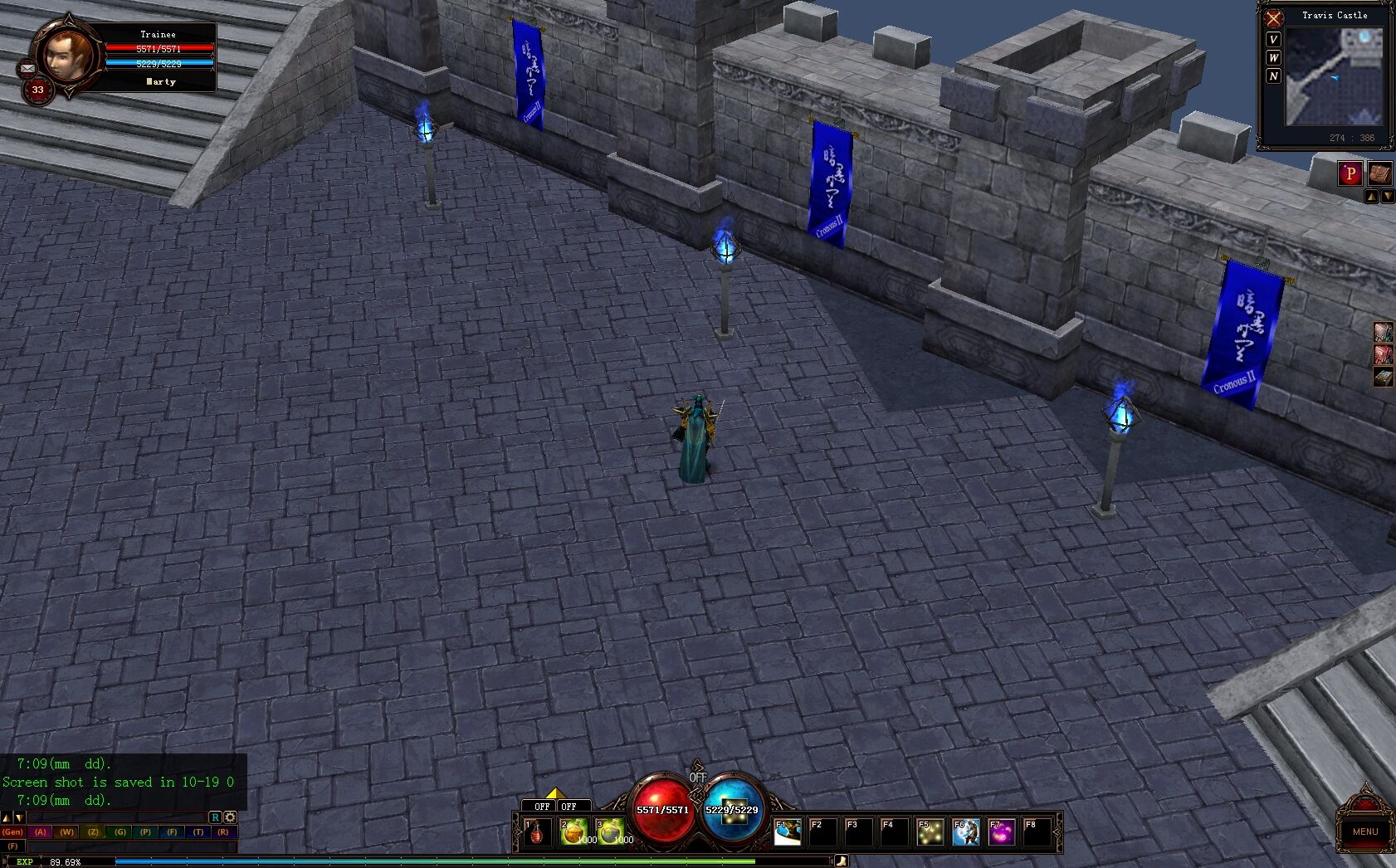Screen dimensions: 1396x868
Task: Open chat settings gear icon
Action: click(230, 817)
